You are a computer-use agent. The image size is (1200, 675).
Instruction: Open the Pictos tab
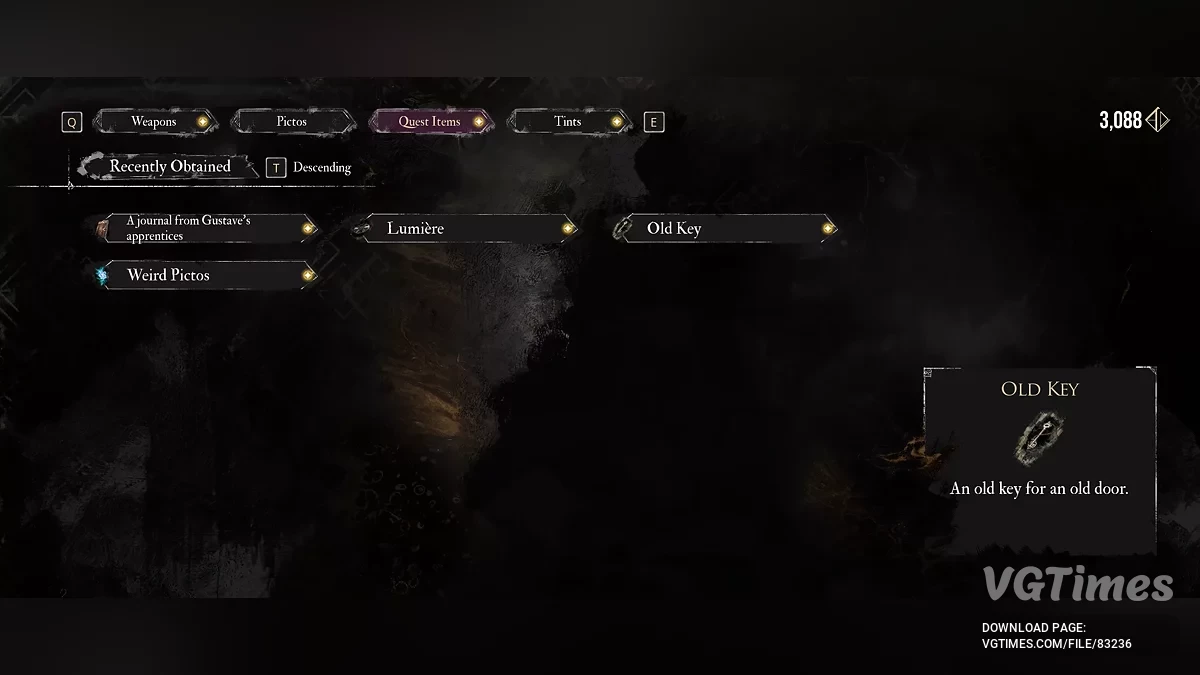pos(292,122)
